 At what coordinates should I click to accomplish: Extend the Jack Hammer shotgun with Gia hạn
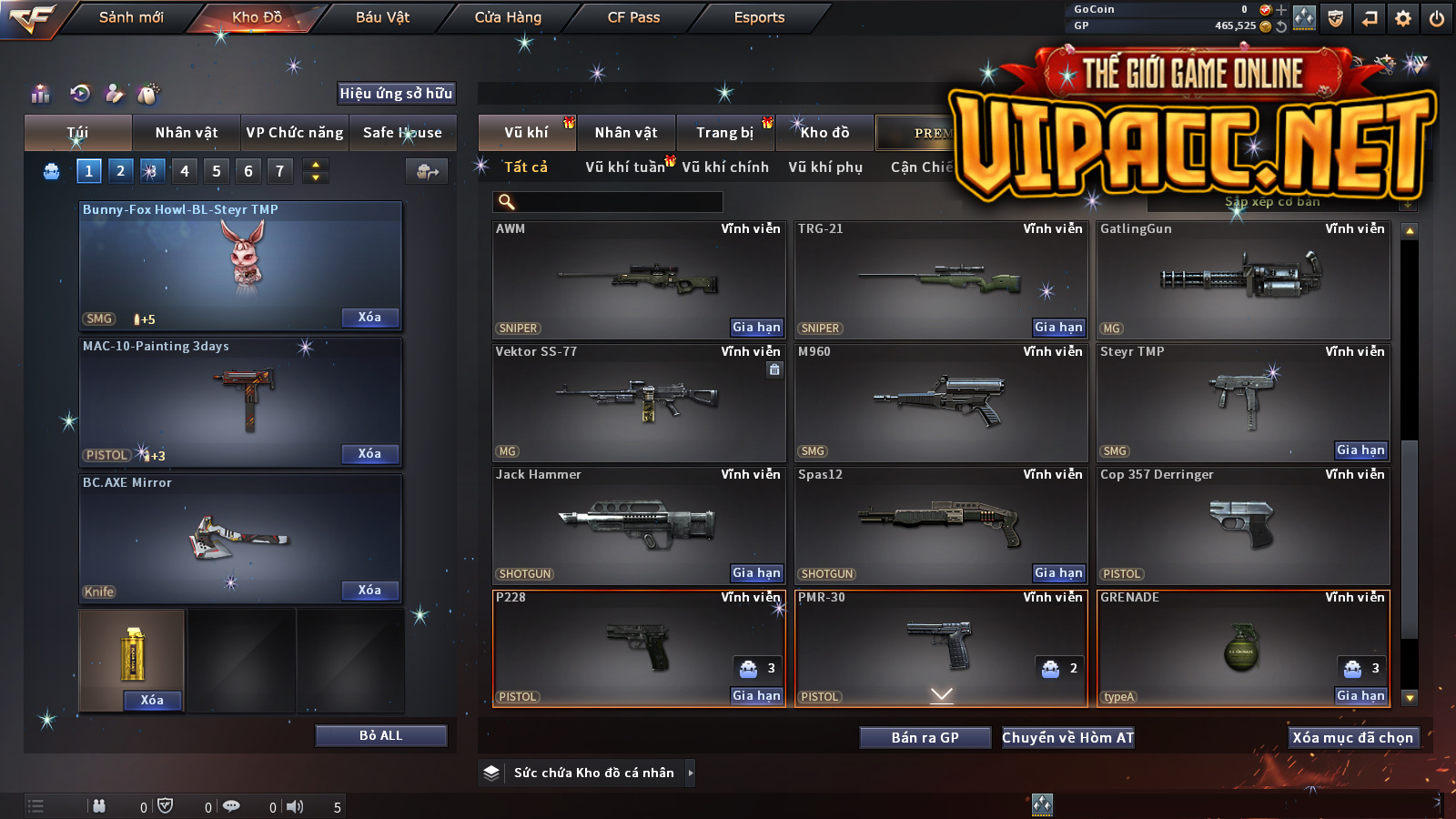click(x=756, y=572)
